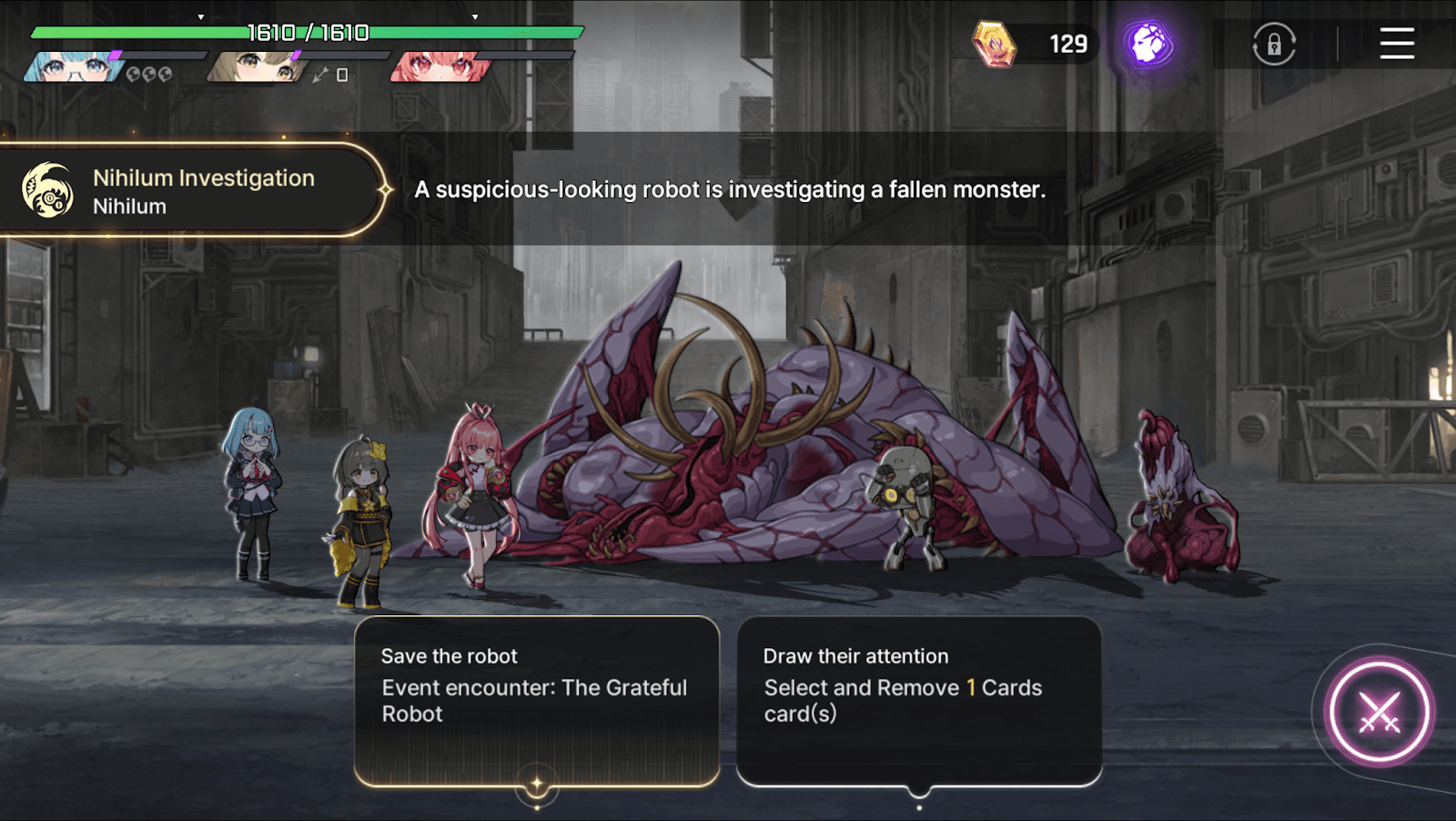Select the Nihilum faction emblem
This screenshot has width=1456, height=821.
[47, 191]
